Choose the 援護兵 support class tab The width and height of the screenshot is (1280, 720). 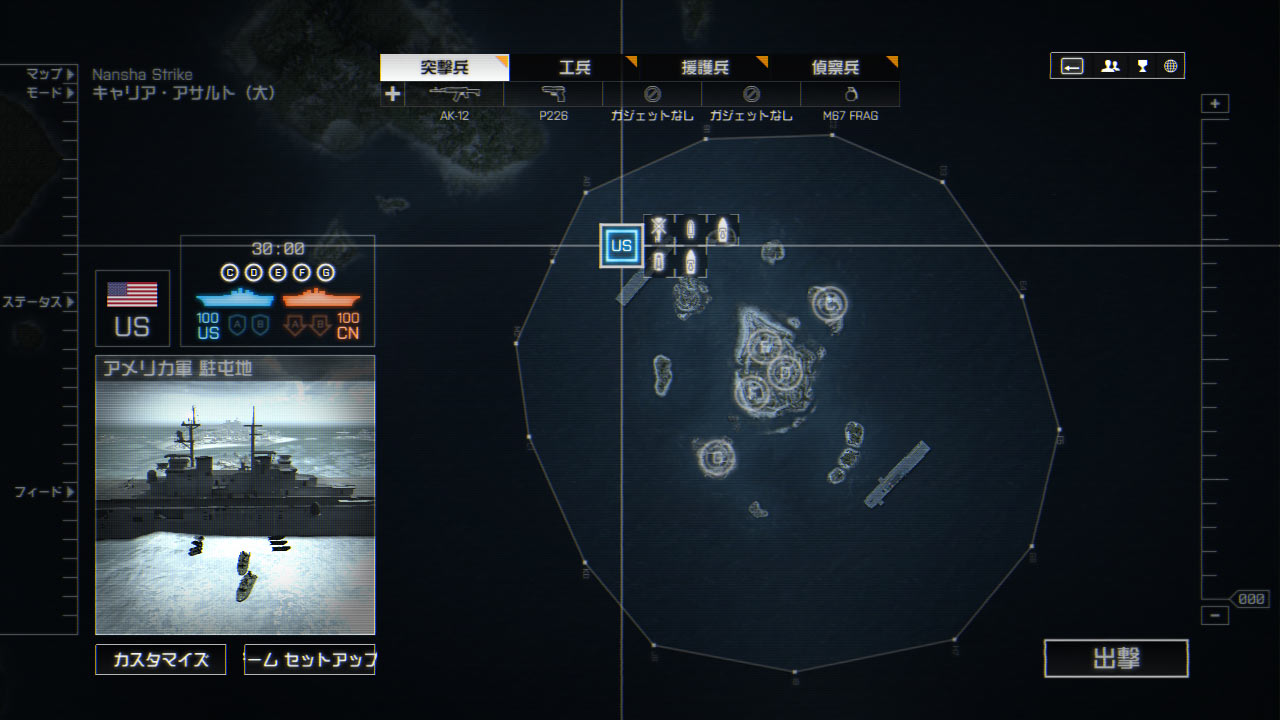pos(704,68)
